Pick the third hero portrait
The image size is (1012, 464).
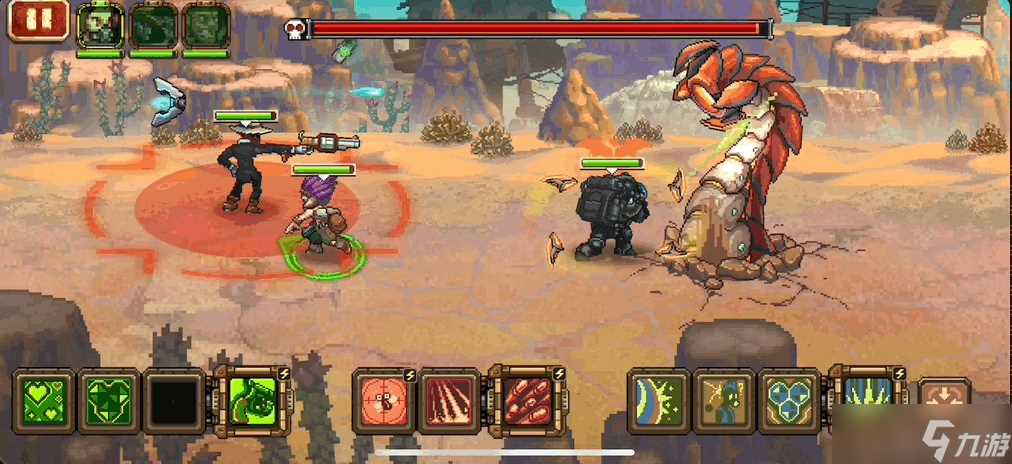[x=206, y=24]
